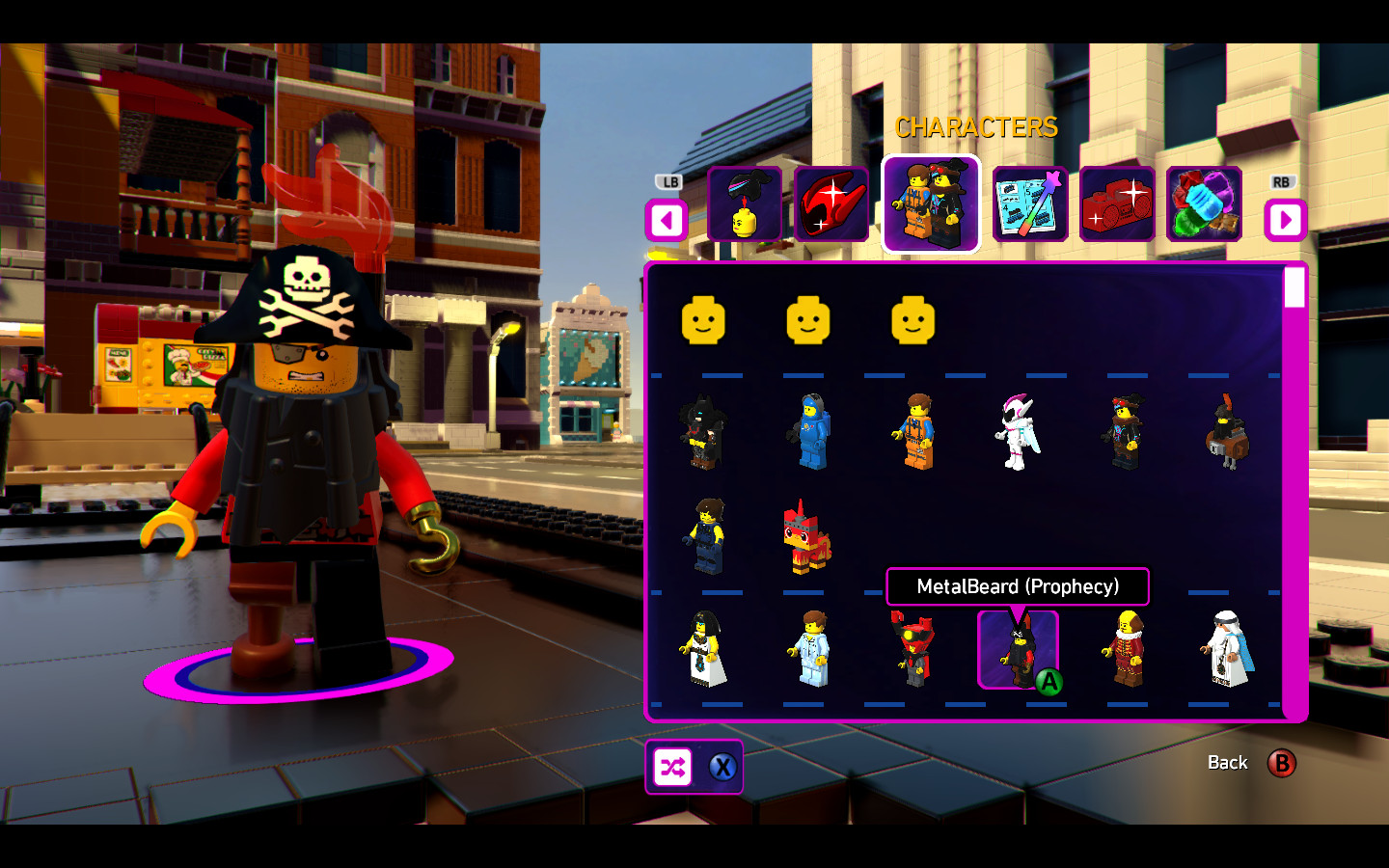Open the building instructions category
The height and width of the screenshot is (868, 1389).
(1028, 204)
